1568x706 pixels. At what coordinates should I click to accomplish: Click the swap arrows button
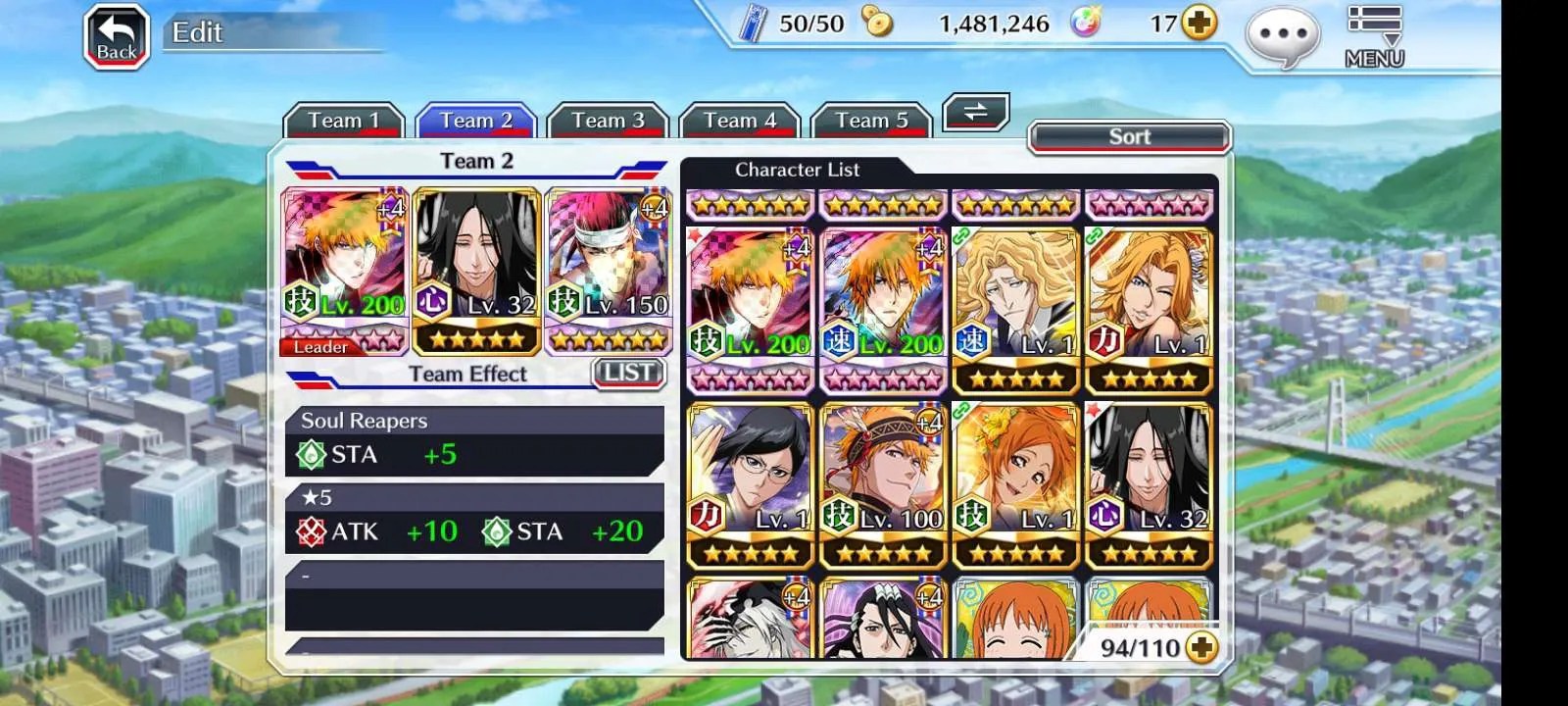click(x=975, y=112)
